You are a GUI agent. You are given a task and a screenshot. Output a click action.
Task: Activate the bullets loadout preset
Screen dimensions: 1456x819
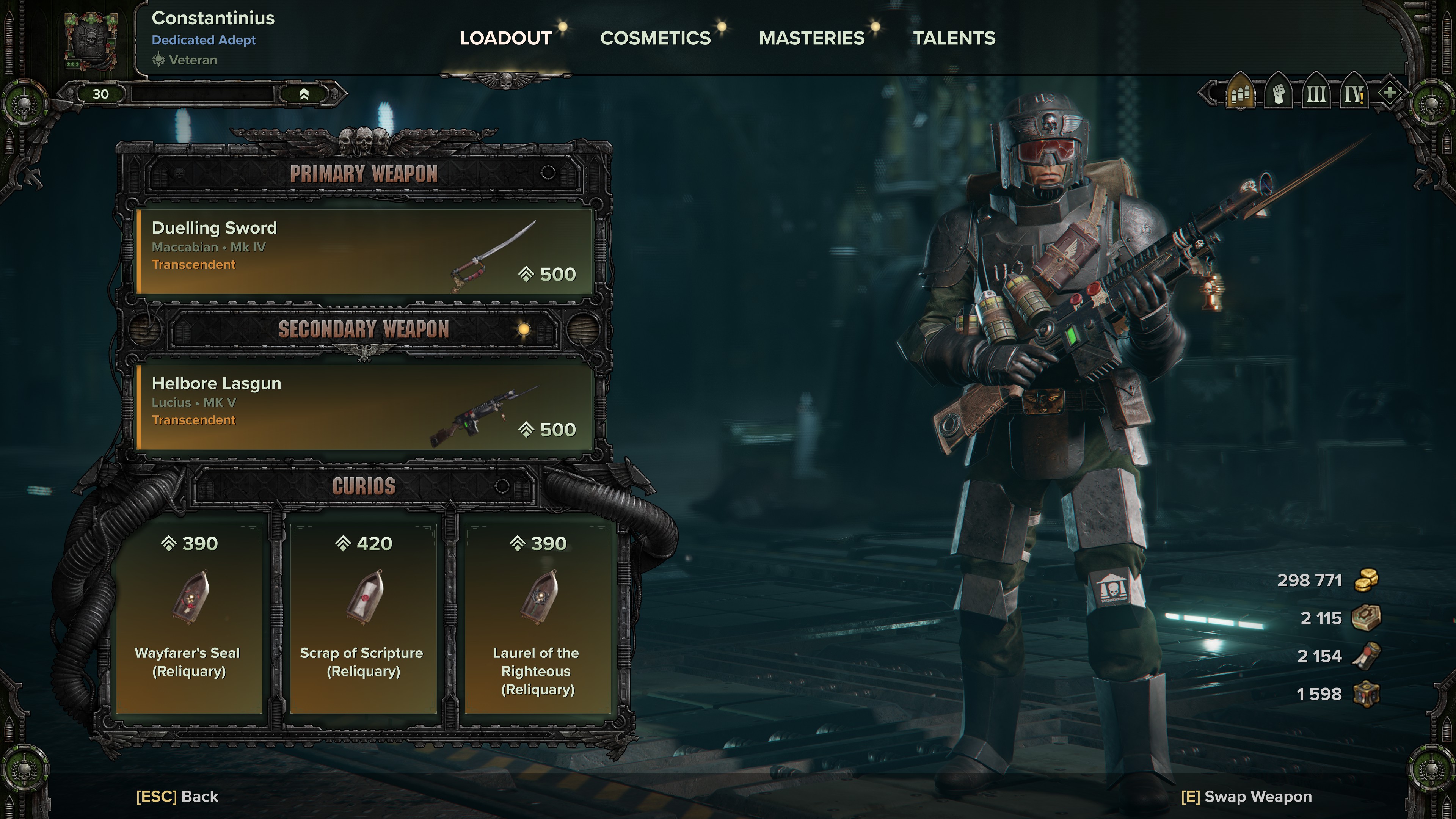tap(1240, 93)
